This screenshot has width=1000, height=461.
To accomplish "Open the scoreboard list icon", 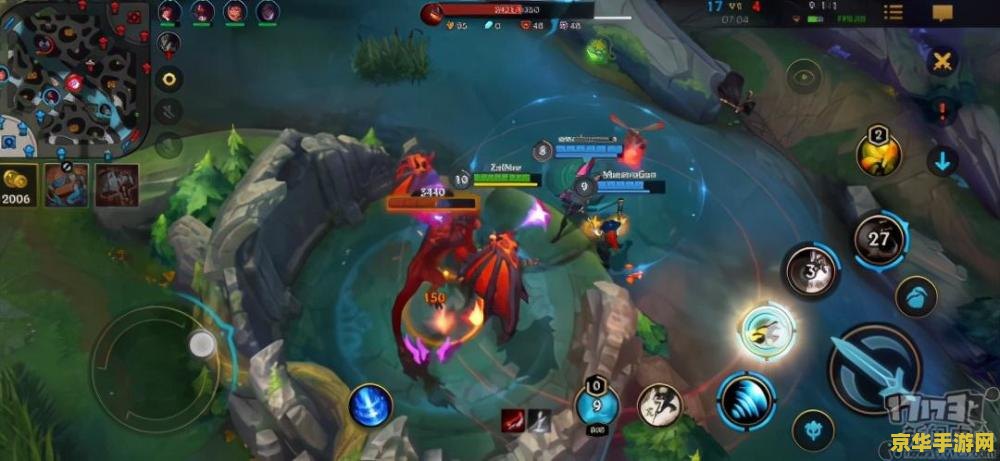I will (x=893, y=13).
